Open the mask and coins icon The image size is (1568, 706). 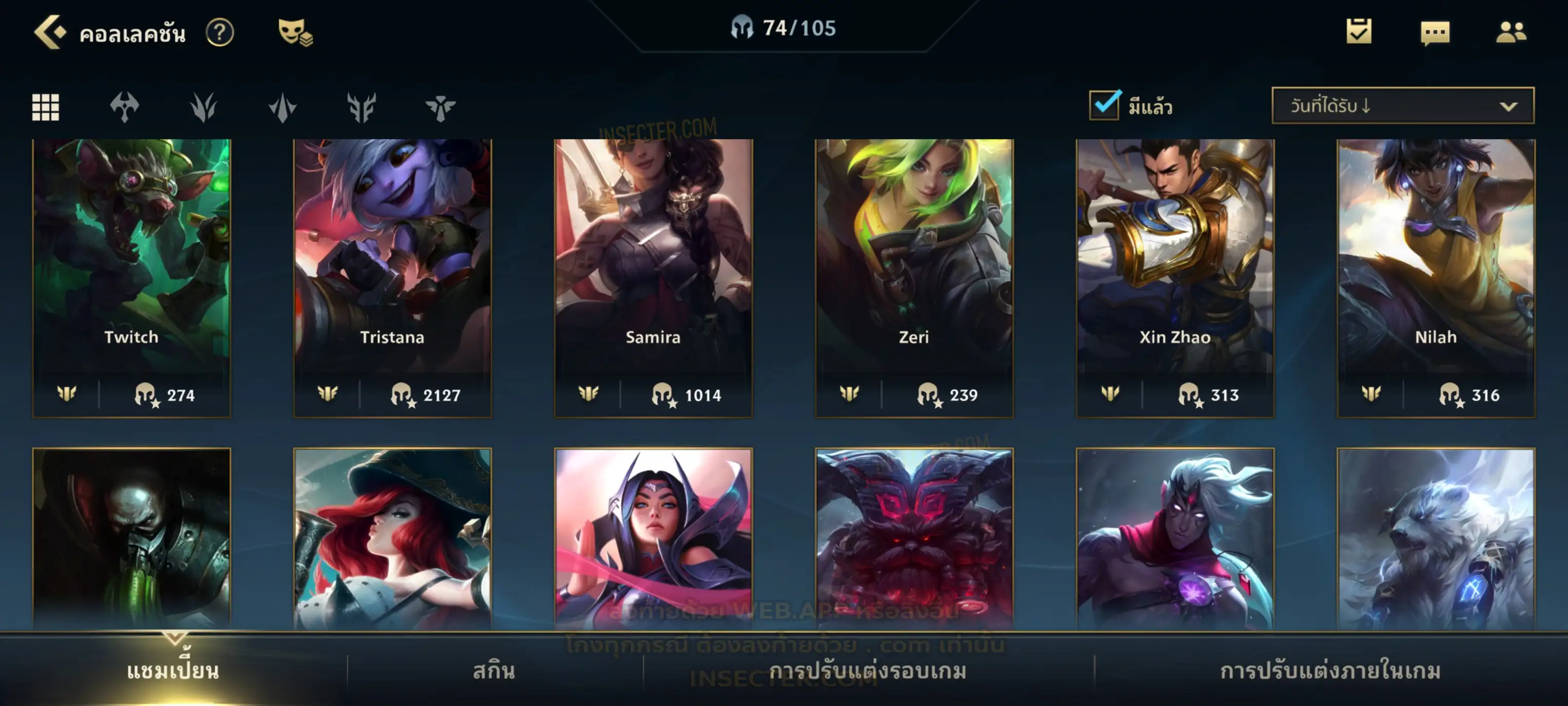pyautogui.click(x=294, y=32)
